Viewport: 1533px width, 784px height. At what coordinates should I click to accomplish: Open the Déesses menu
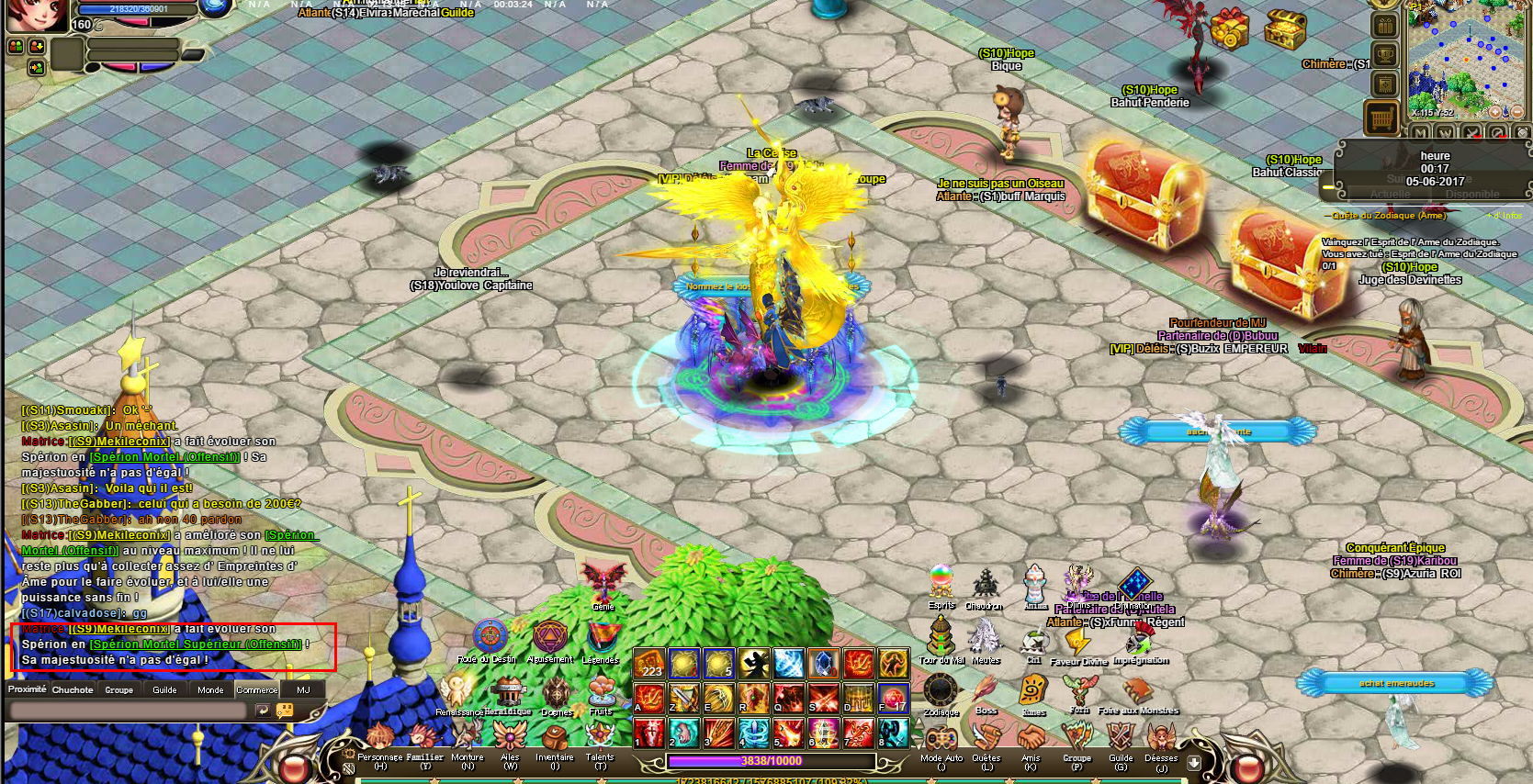click(x=1161, y=738)
